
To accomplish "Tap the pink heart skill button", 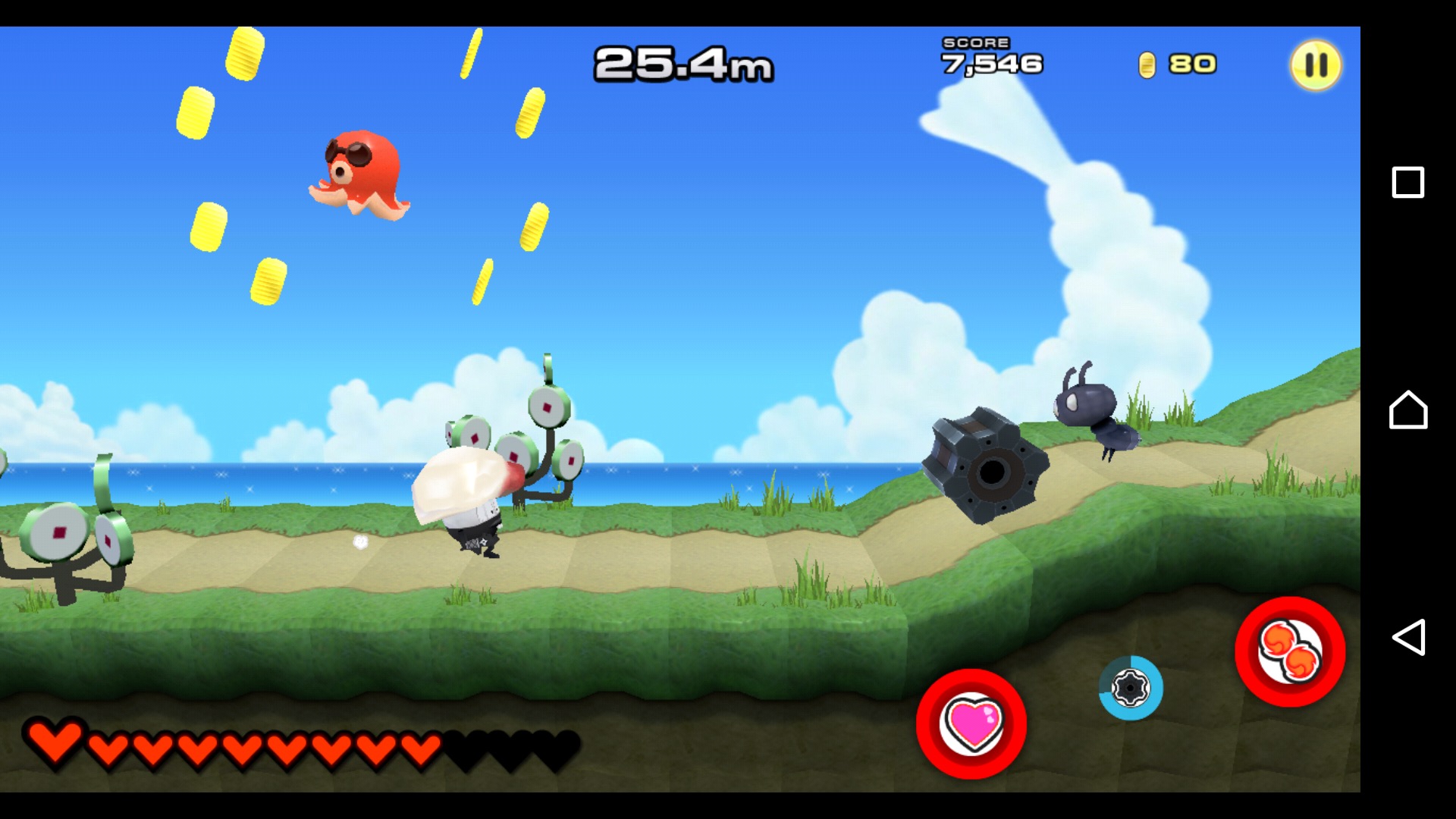I will pos(971,723).
